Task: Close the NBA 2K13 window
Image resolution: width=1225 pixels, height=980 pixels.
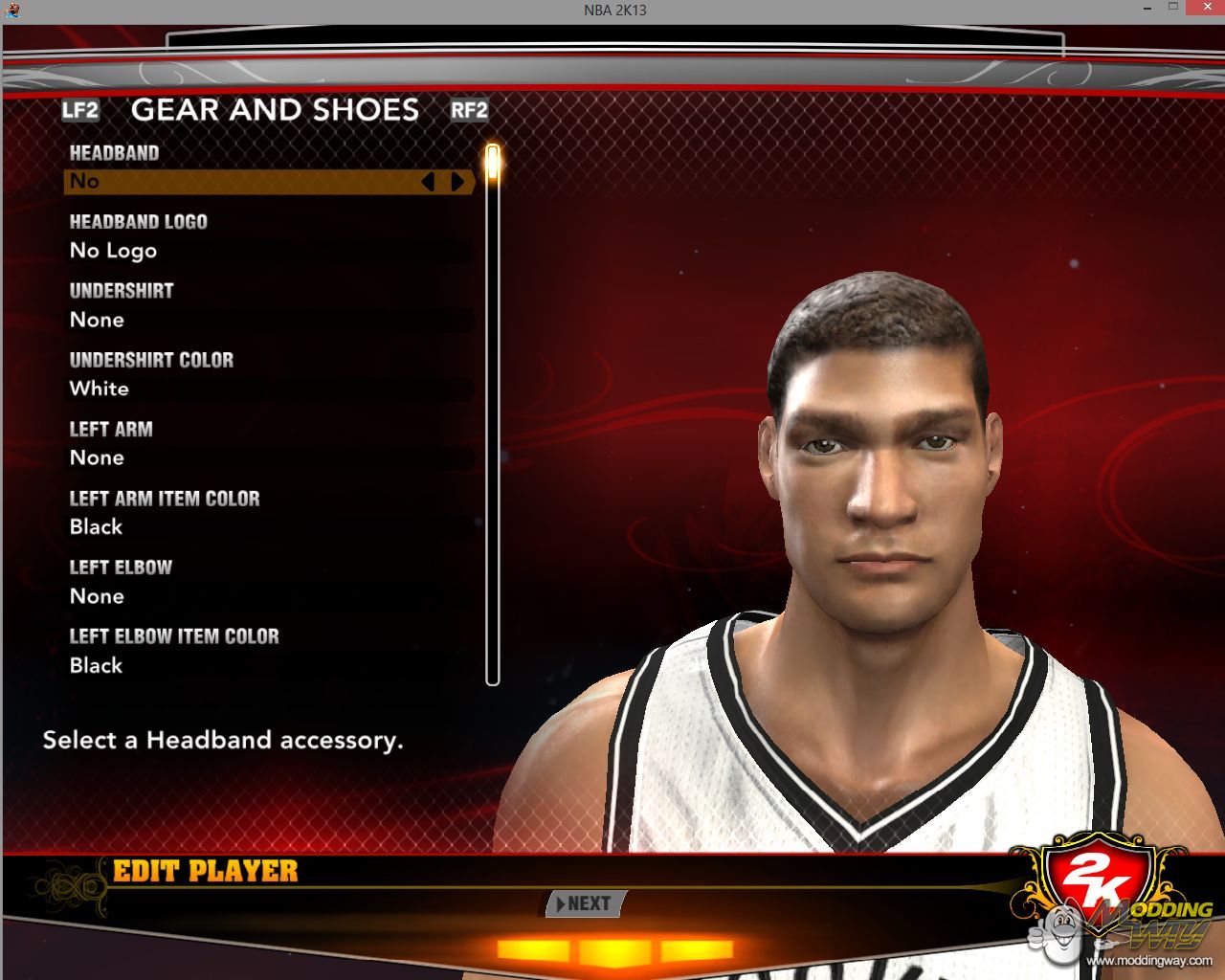Action: [x=1204, y=8]
